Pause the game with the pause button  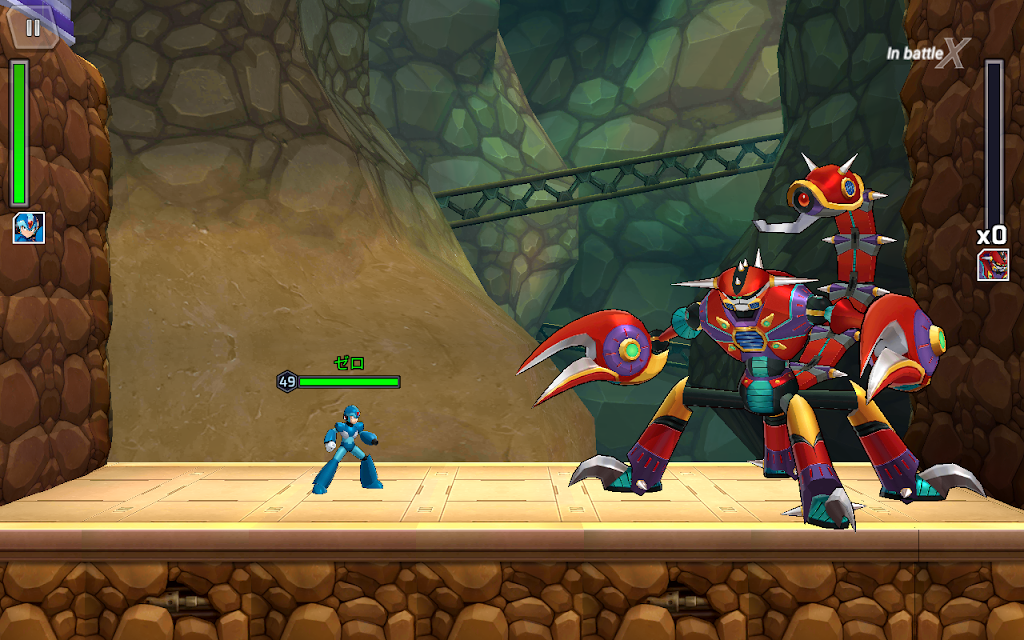33,27
